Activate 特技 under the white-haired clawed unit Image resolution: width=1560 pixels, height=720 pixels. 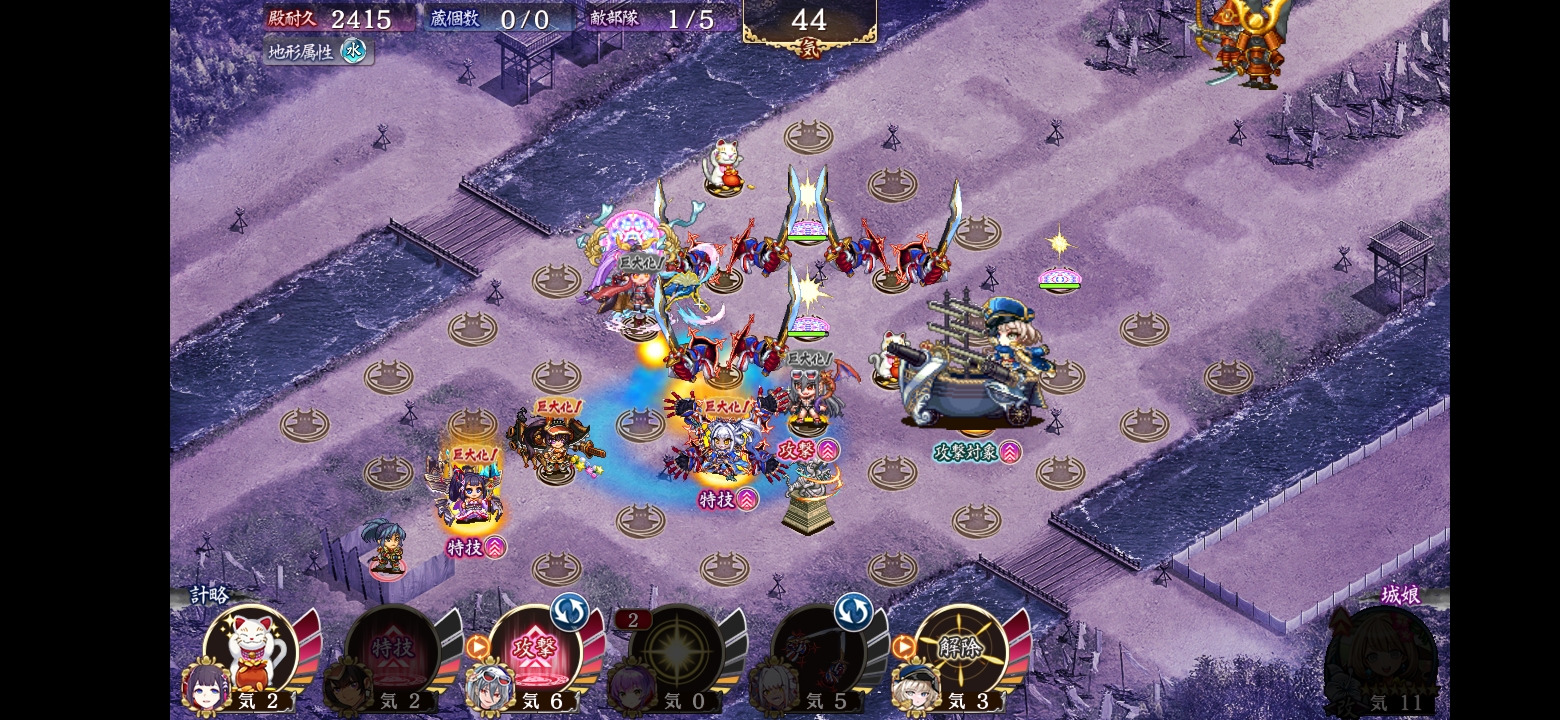(x=728, y=498)
